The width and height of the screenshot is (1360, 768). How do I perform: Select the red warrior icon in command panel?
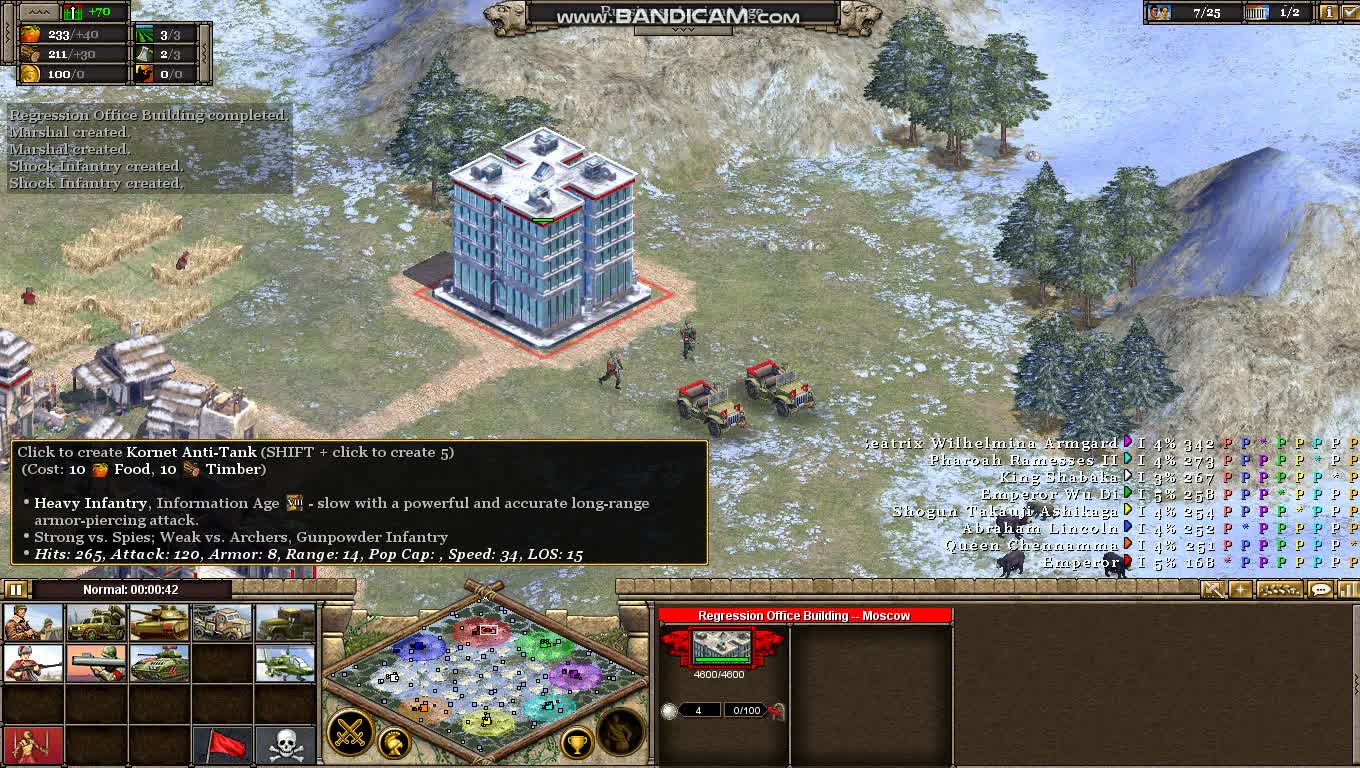coord(33,745)
